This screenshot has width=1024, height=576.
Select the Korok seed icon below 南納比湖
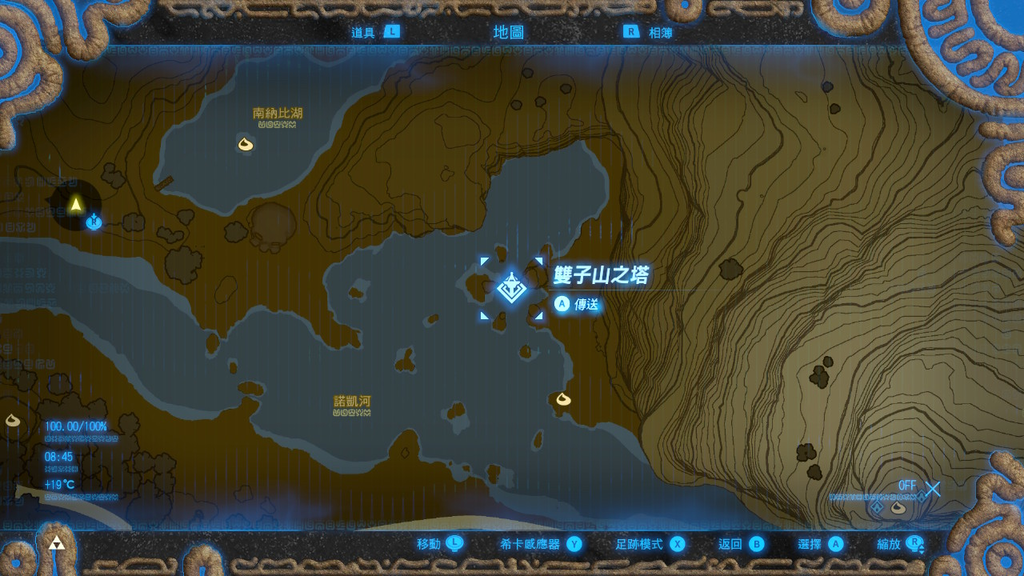[x=245, y=146]
